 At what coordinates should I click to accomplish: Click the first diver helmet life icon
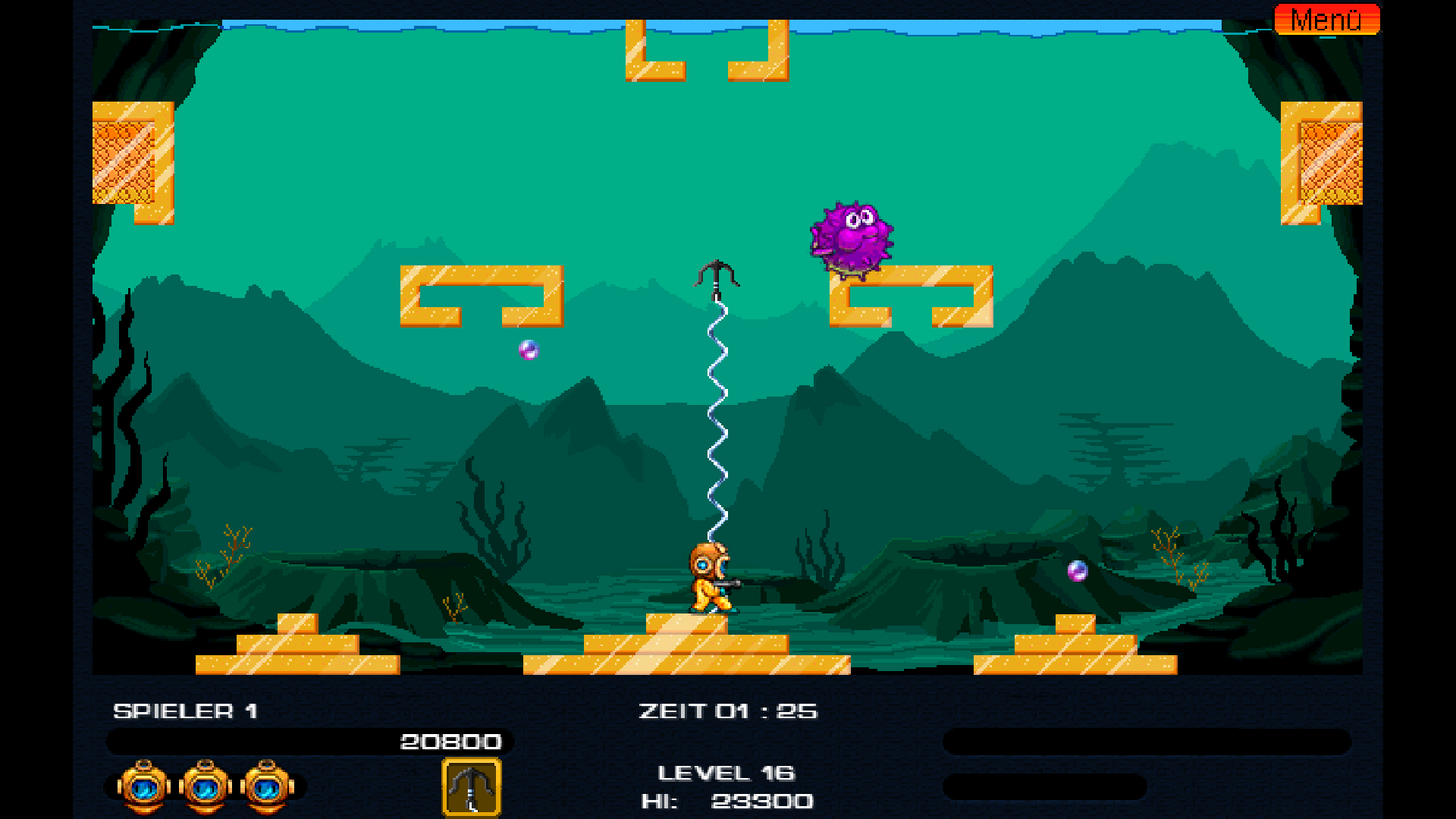coord(143,786)
